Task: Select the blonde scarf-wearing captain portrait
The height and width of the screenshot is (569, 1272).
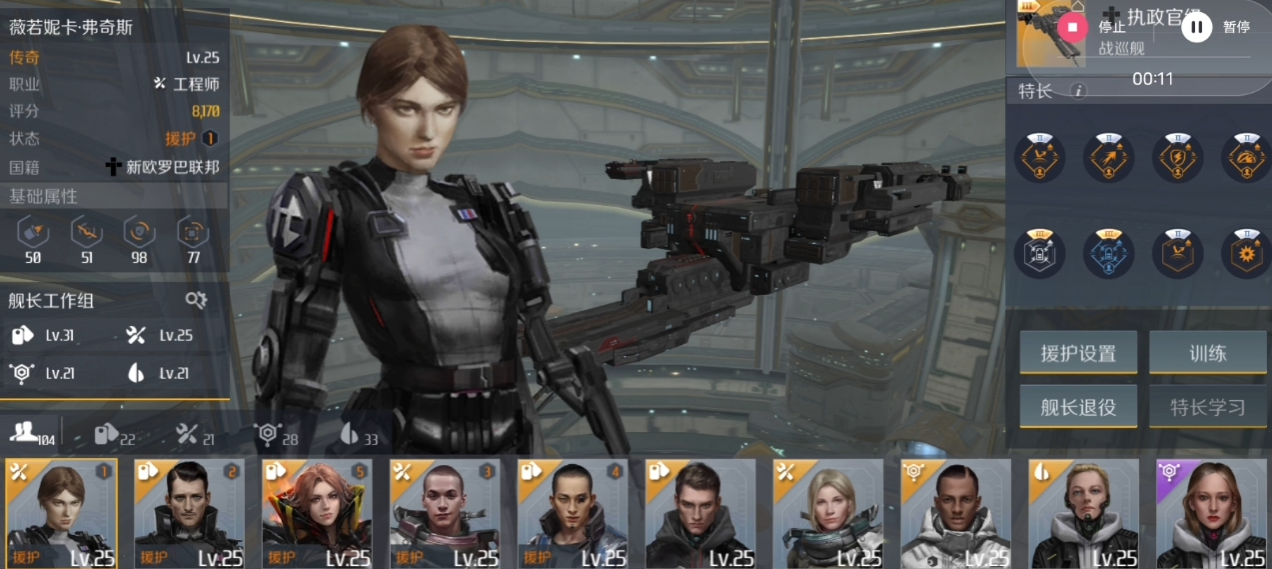Action: pos(828,514)
